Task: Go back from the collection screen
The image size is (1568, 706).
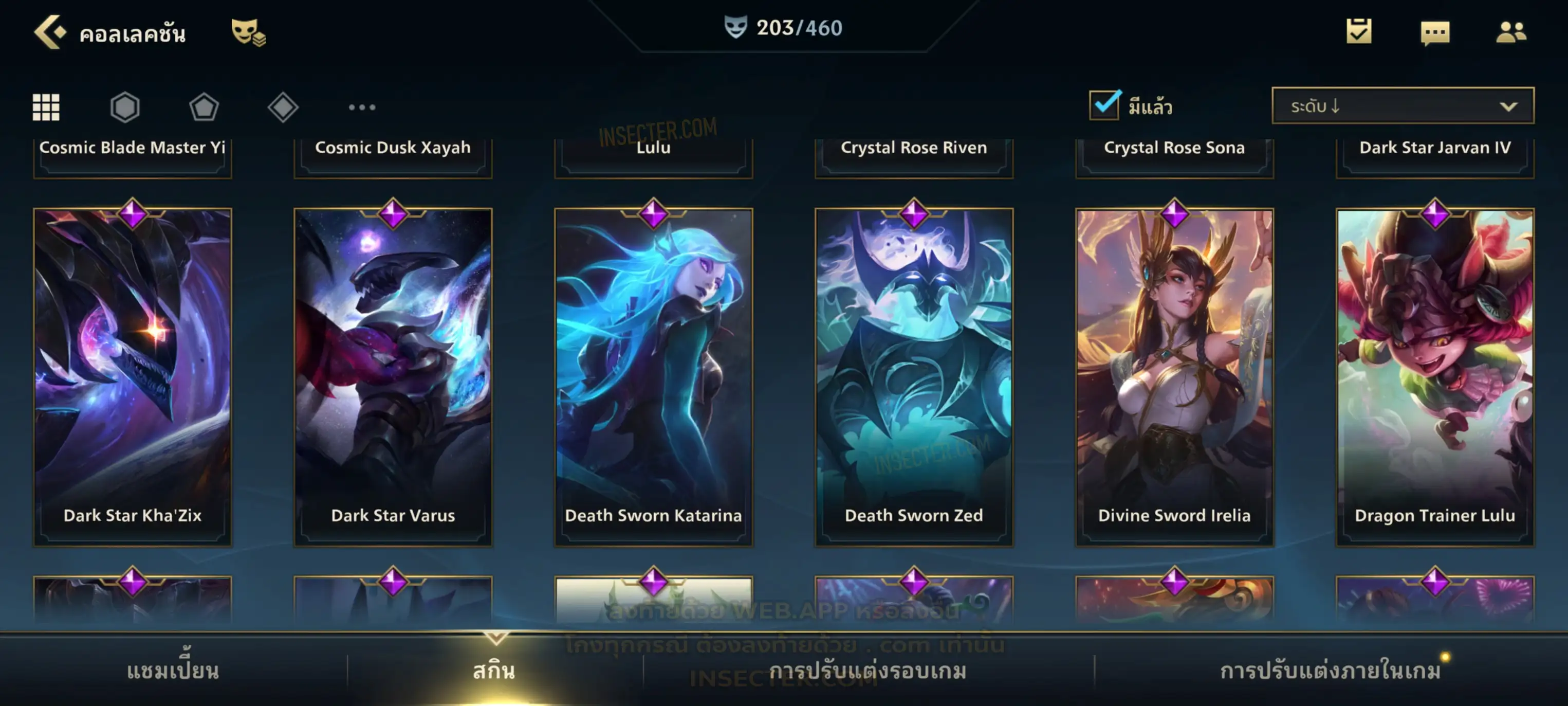Action: [x=49, y=32]
